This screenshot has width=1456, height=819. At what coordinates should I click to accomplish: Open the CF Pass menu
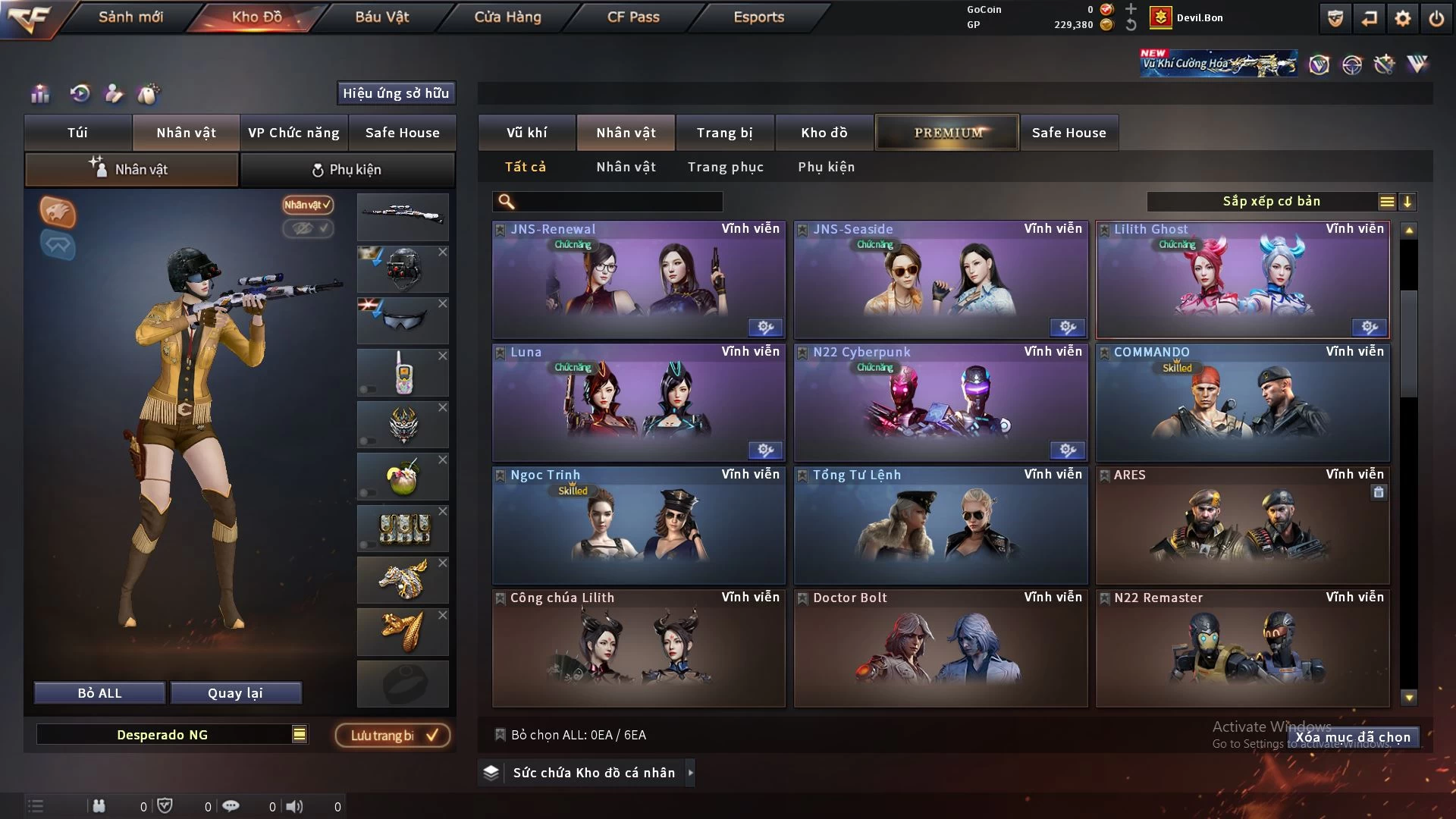point(633,17)
